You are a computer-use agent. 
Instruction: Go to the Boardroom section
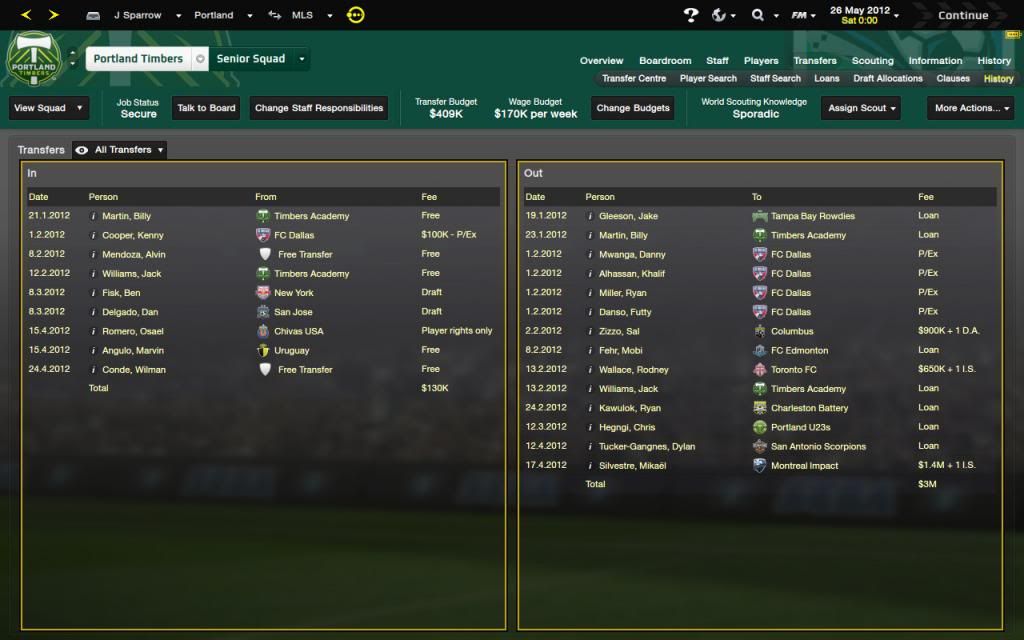[x=665, y=61]
